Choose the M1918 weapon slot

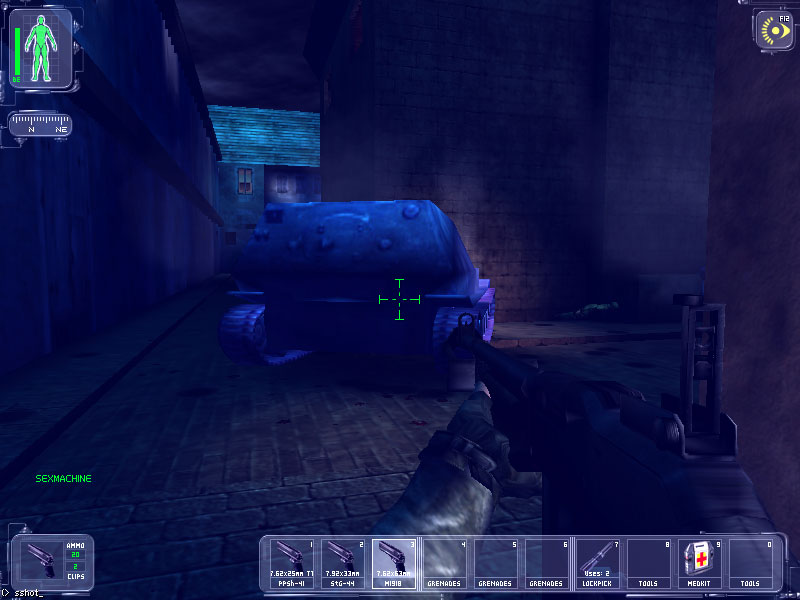pos(394,564)
